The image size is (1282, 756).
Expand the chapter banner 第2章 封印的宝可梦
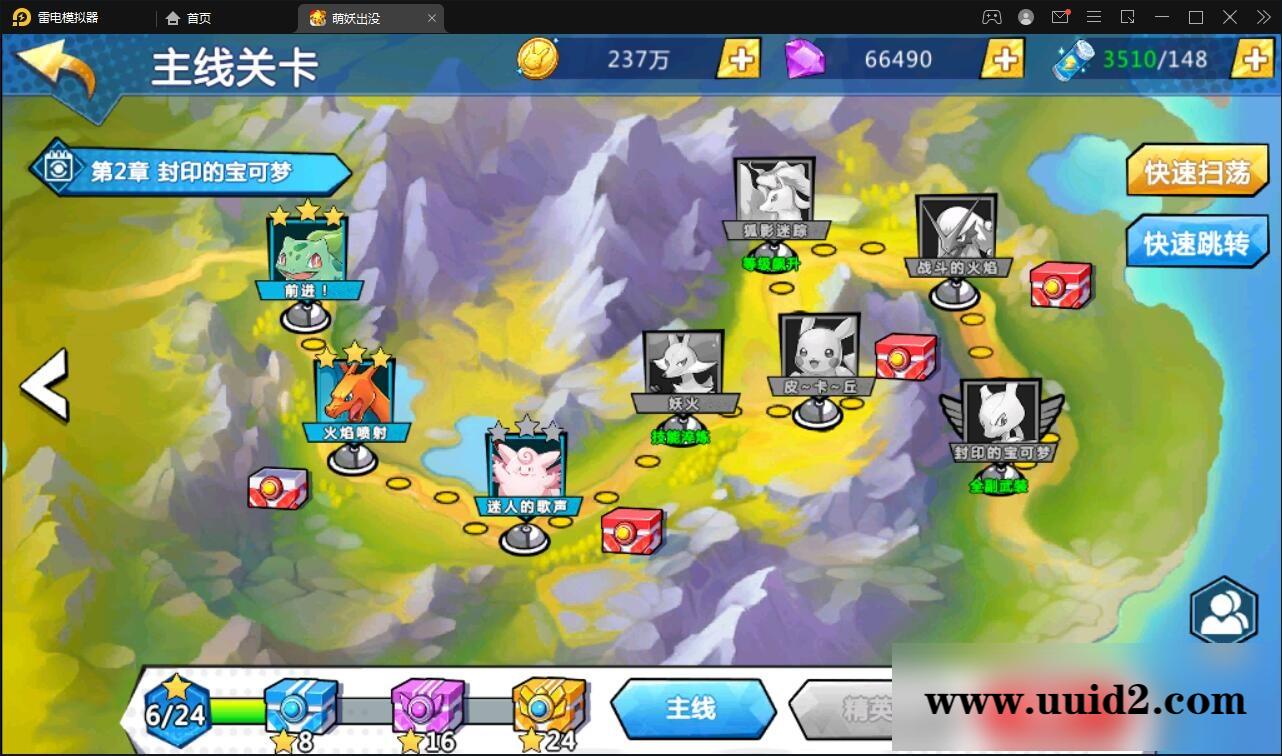(190, 170)
